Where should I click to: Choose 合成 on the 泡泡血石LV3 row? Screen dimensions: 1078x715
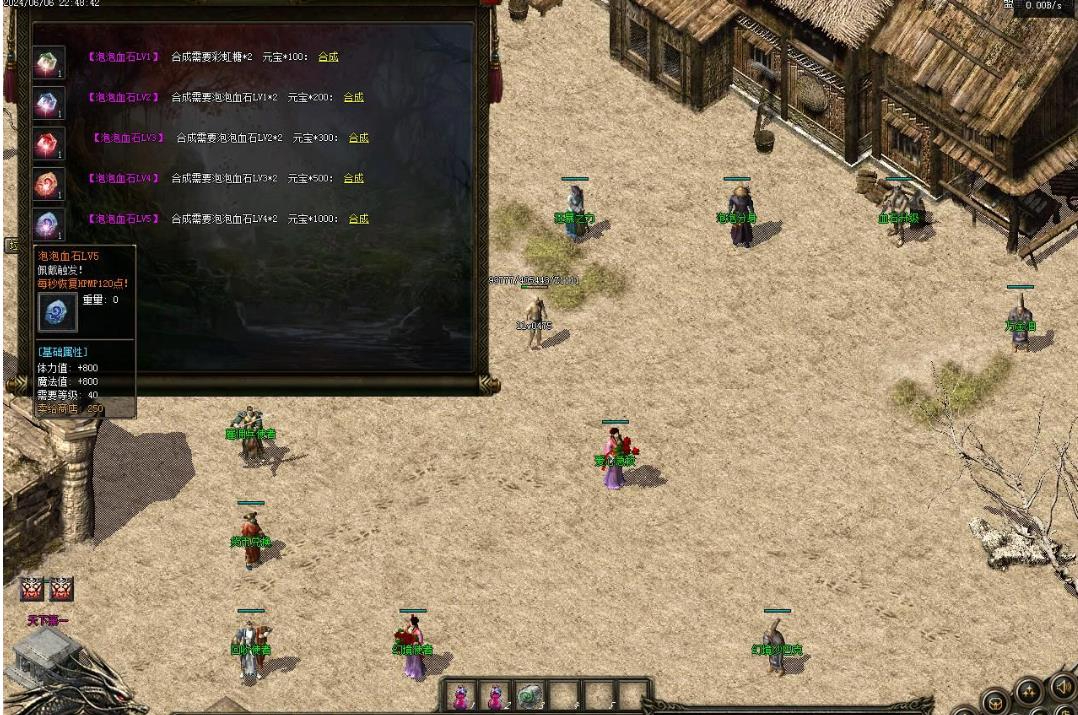[x=358, y=138]
